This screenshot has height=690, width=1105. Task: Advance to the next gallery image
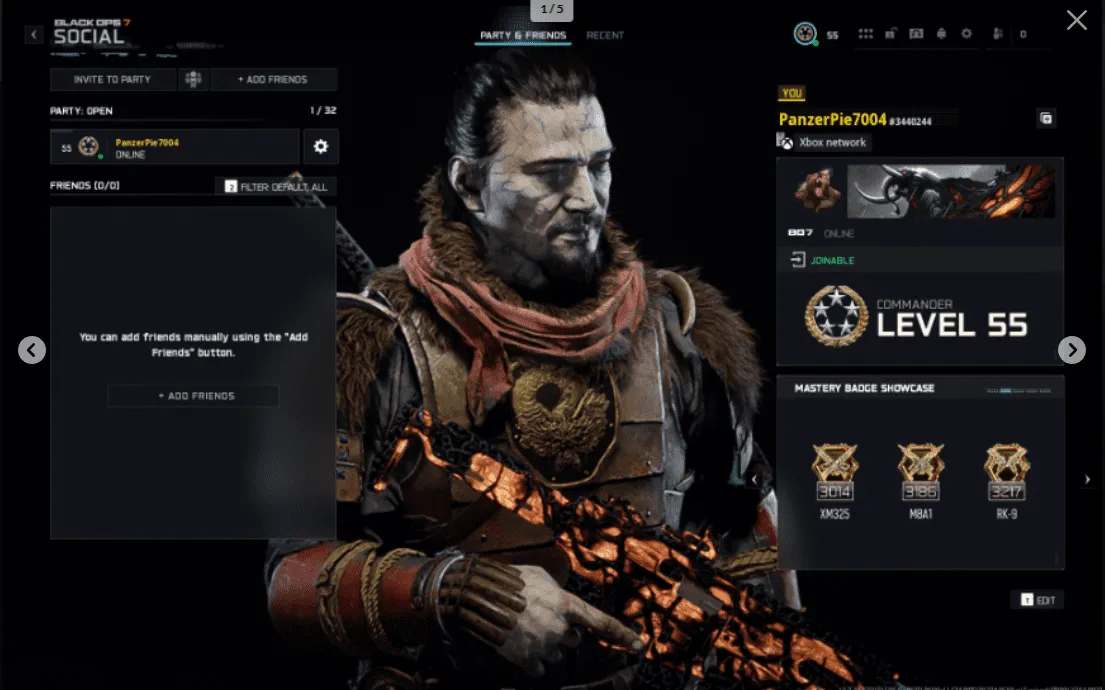[1071, 349]
